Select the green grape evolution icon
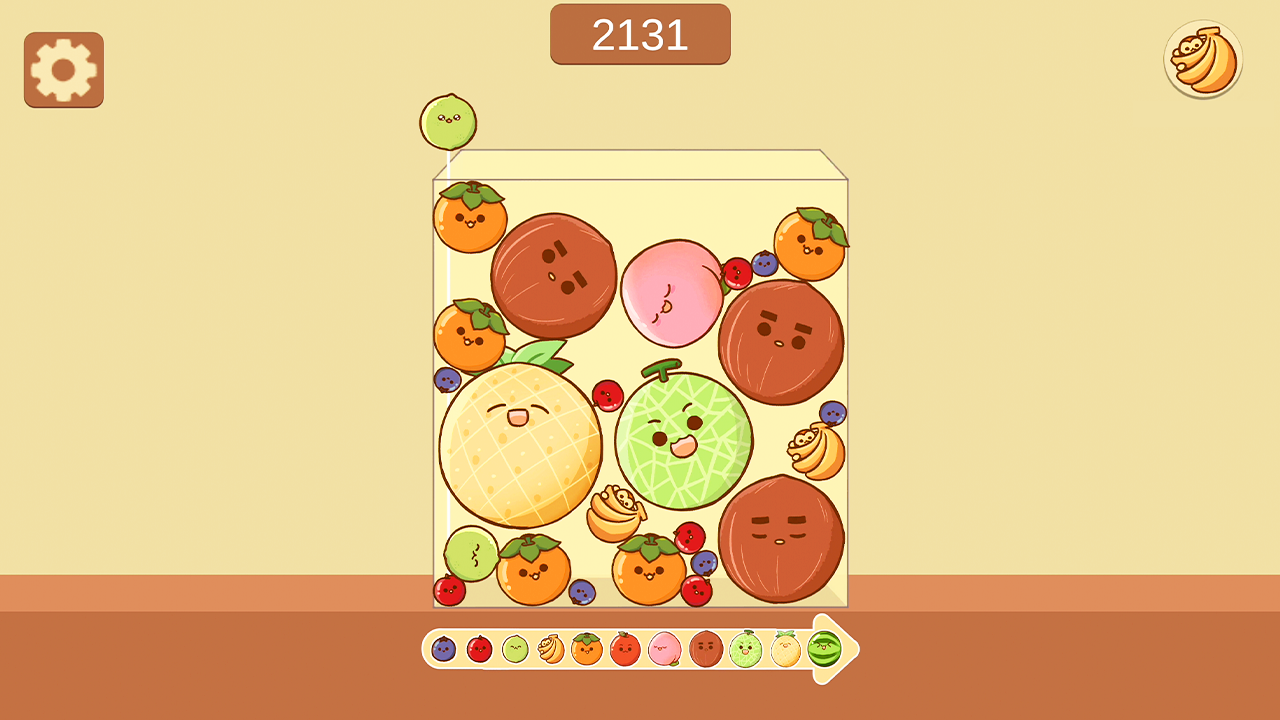The height and width of the screenshot is (720, 1280). click(x=515, y=649)
